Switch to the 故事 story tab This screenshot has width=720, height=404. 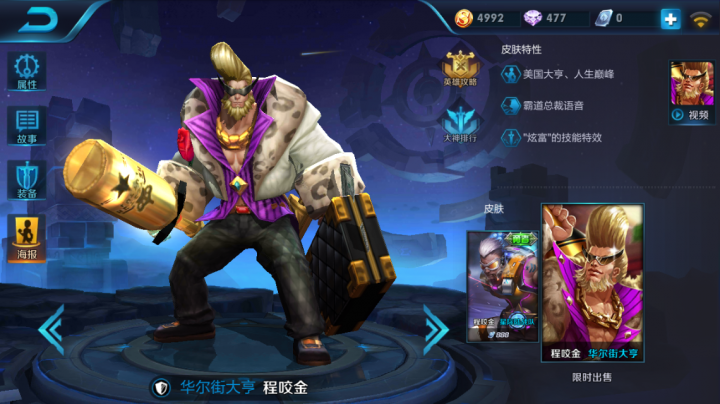(x=27, y=127)
